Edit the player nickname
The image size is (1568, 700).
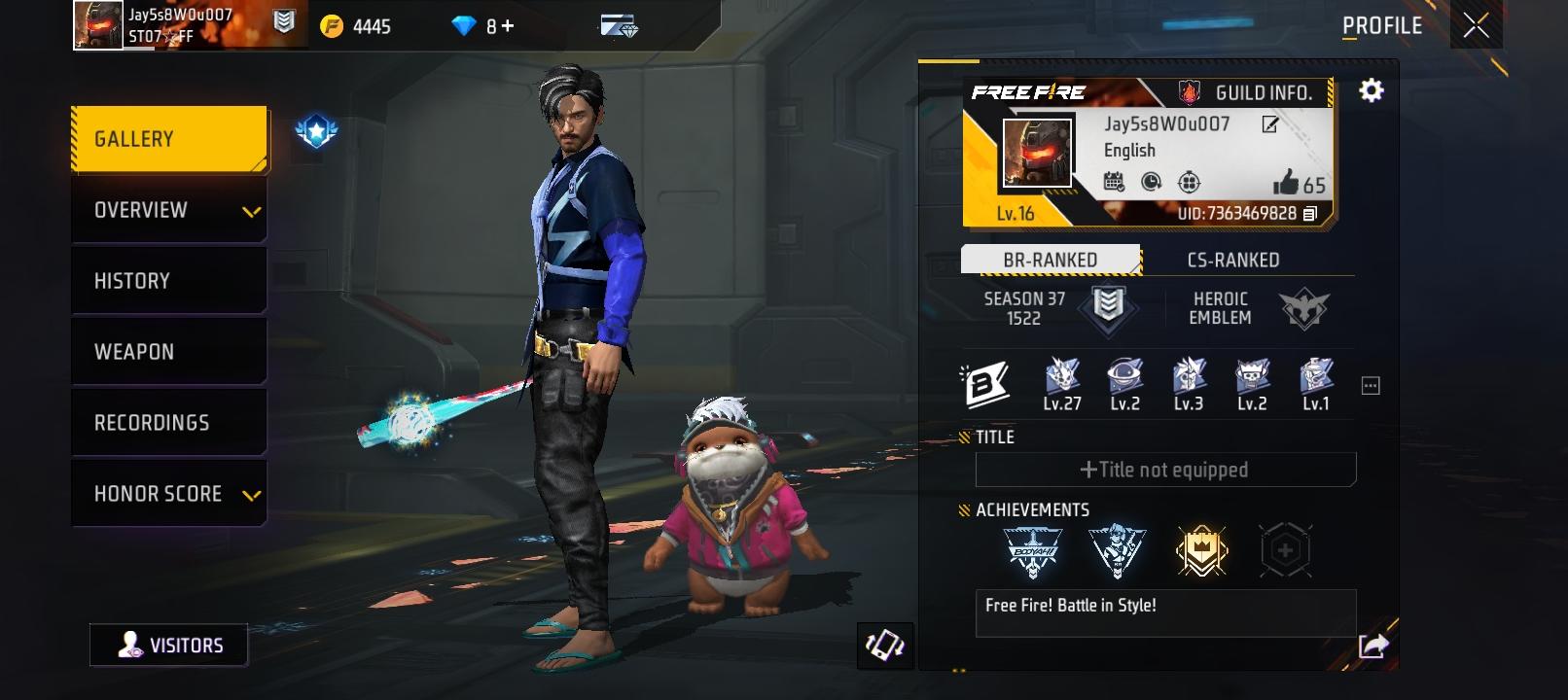point(1269,124)
